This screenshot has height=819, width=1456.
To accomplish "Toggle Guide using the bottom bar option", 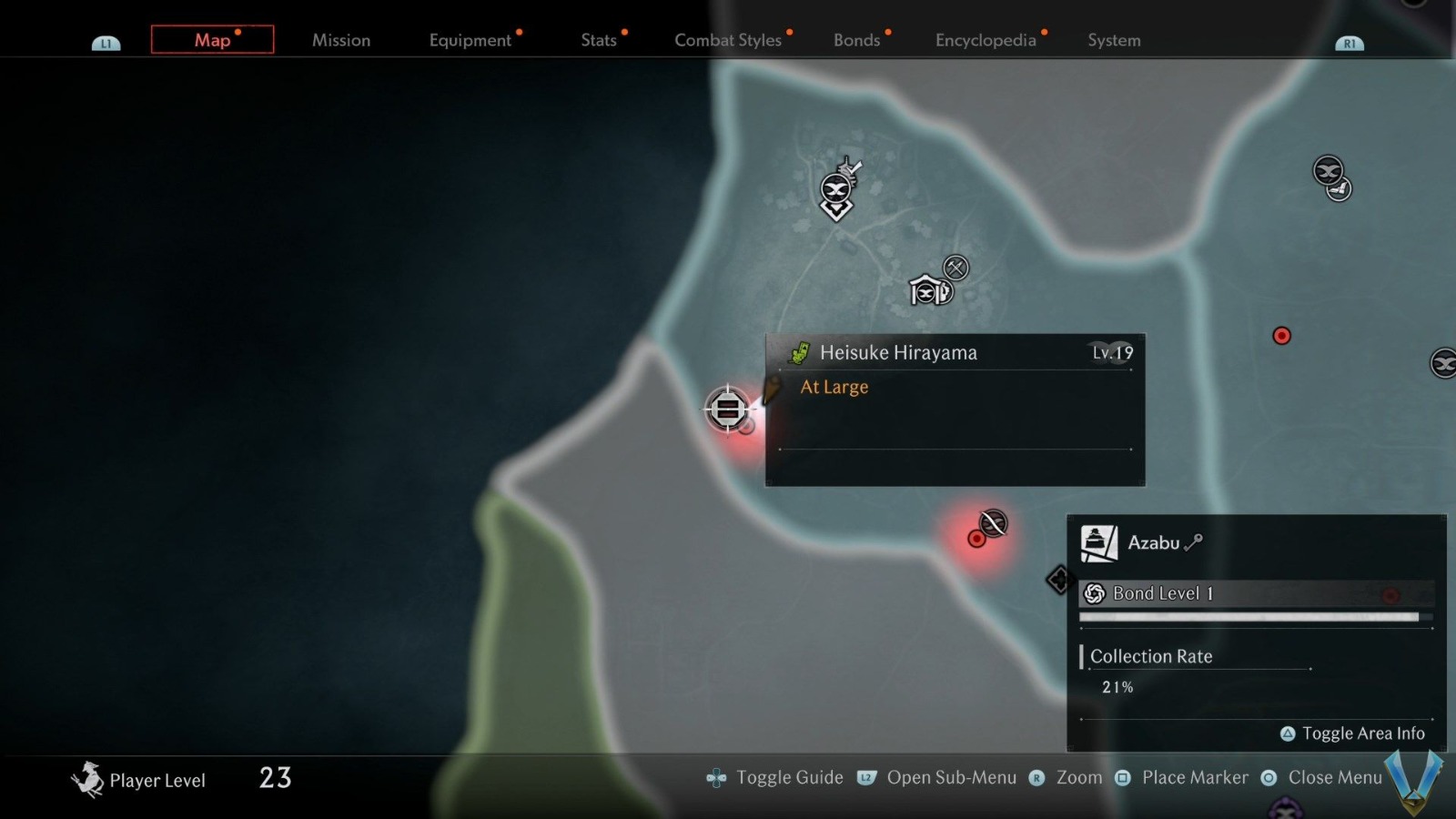I will (x=788, y=778).
